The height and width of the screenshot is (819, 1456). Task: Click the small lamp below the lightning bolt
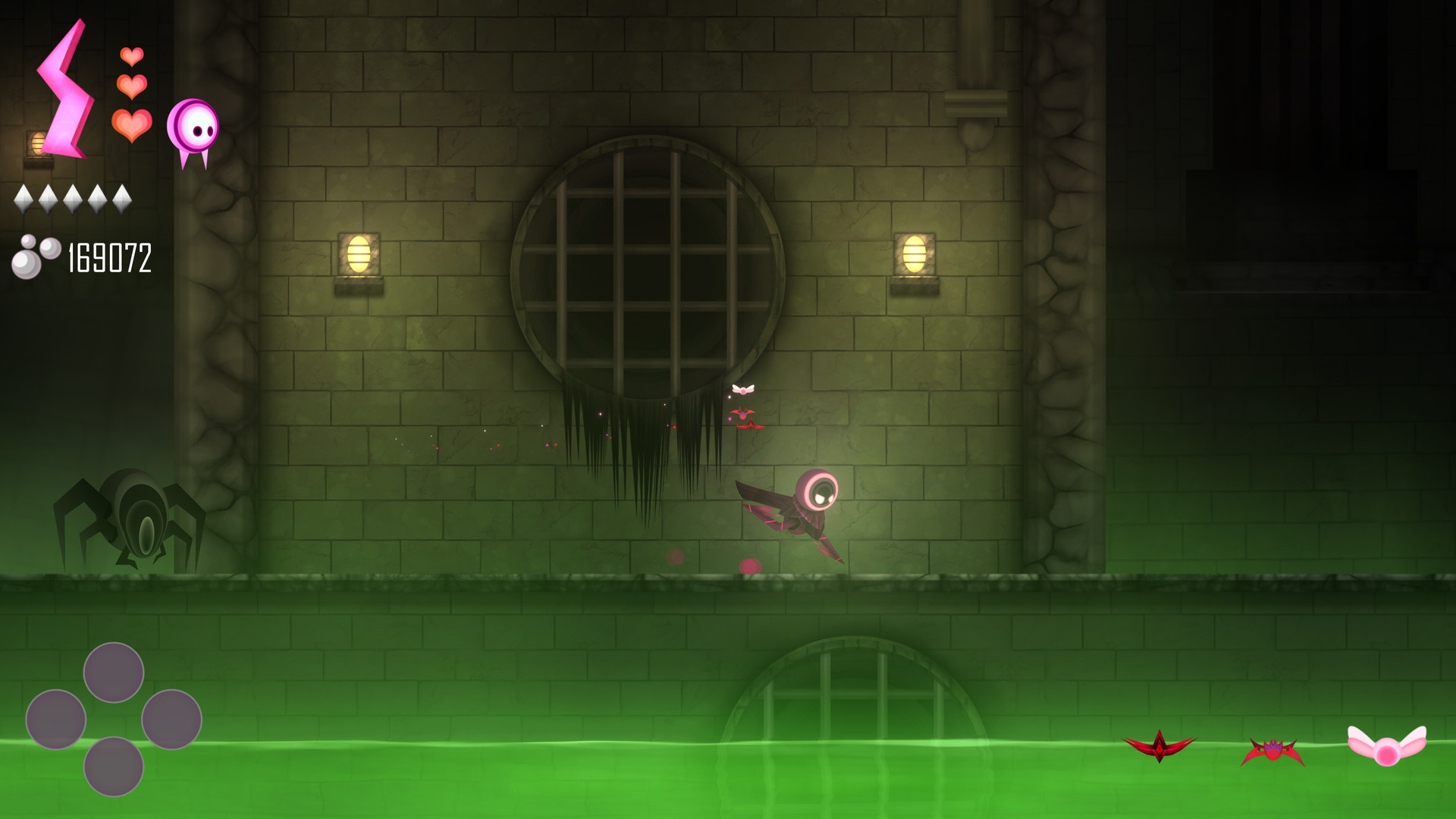pos(37,144)
